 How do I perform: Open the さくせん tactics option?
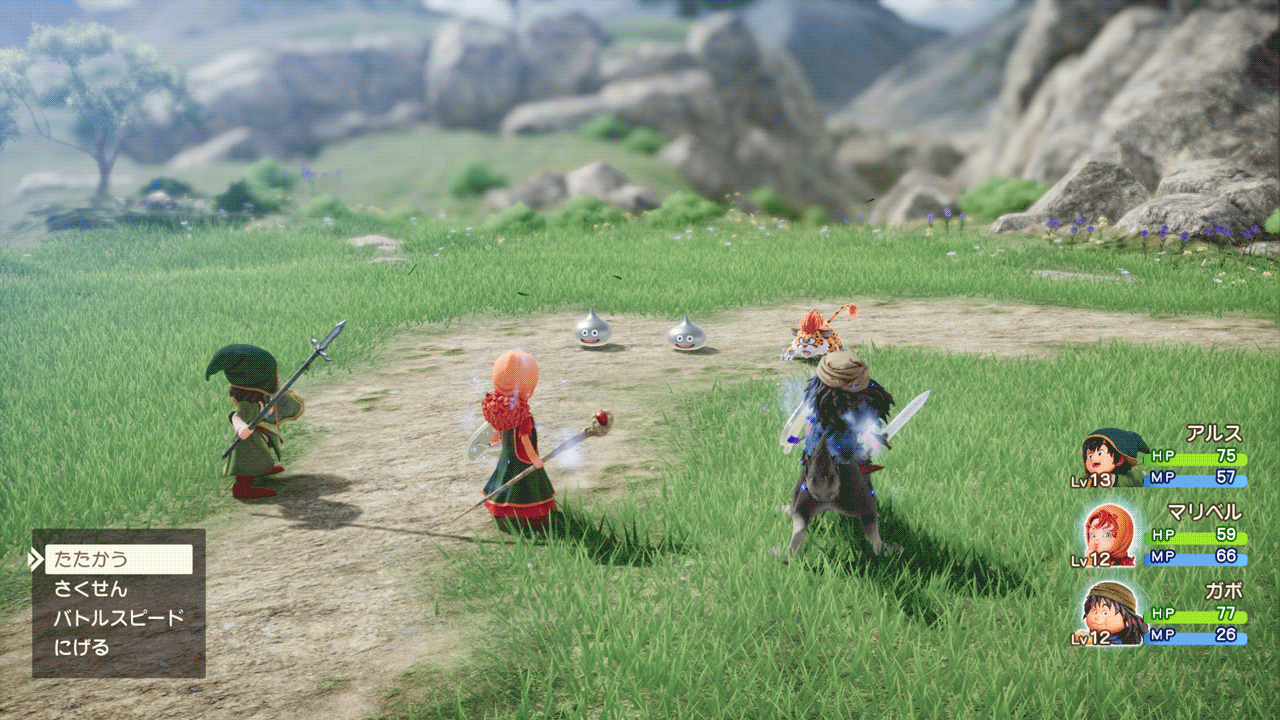pyautogui.click(x=91, y=589)
